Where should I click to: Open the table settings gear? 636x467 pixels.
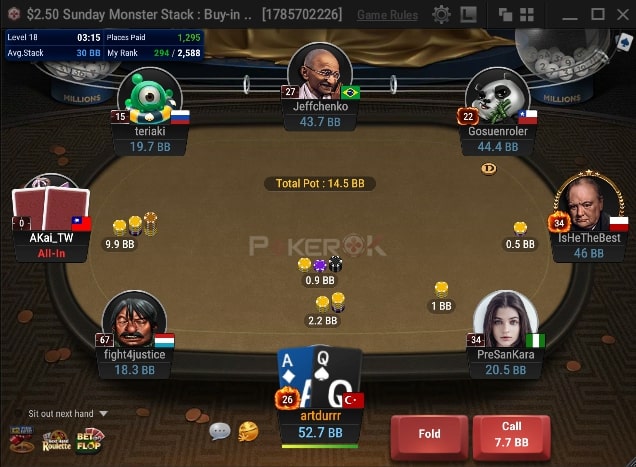(441, 15)
